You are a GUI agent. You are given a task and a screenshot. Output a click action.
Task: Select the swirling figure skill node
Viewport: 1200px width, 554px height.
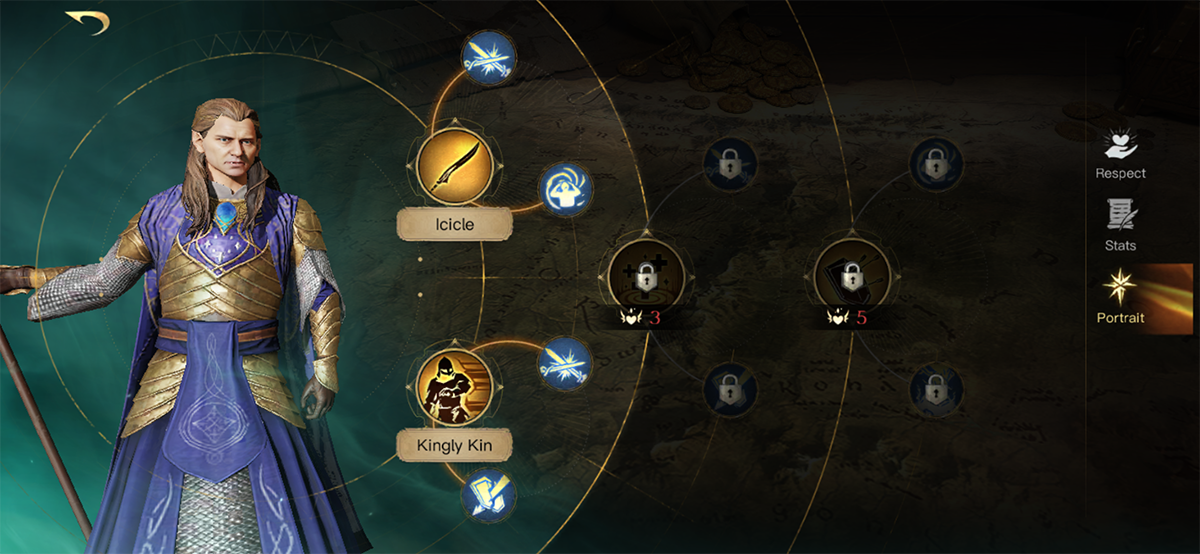pyautogui.click(x=566, y=189)
